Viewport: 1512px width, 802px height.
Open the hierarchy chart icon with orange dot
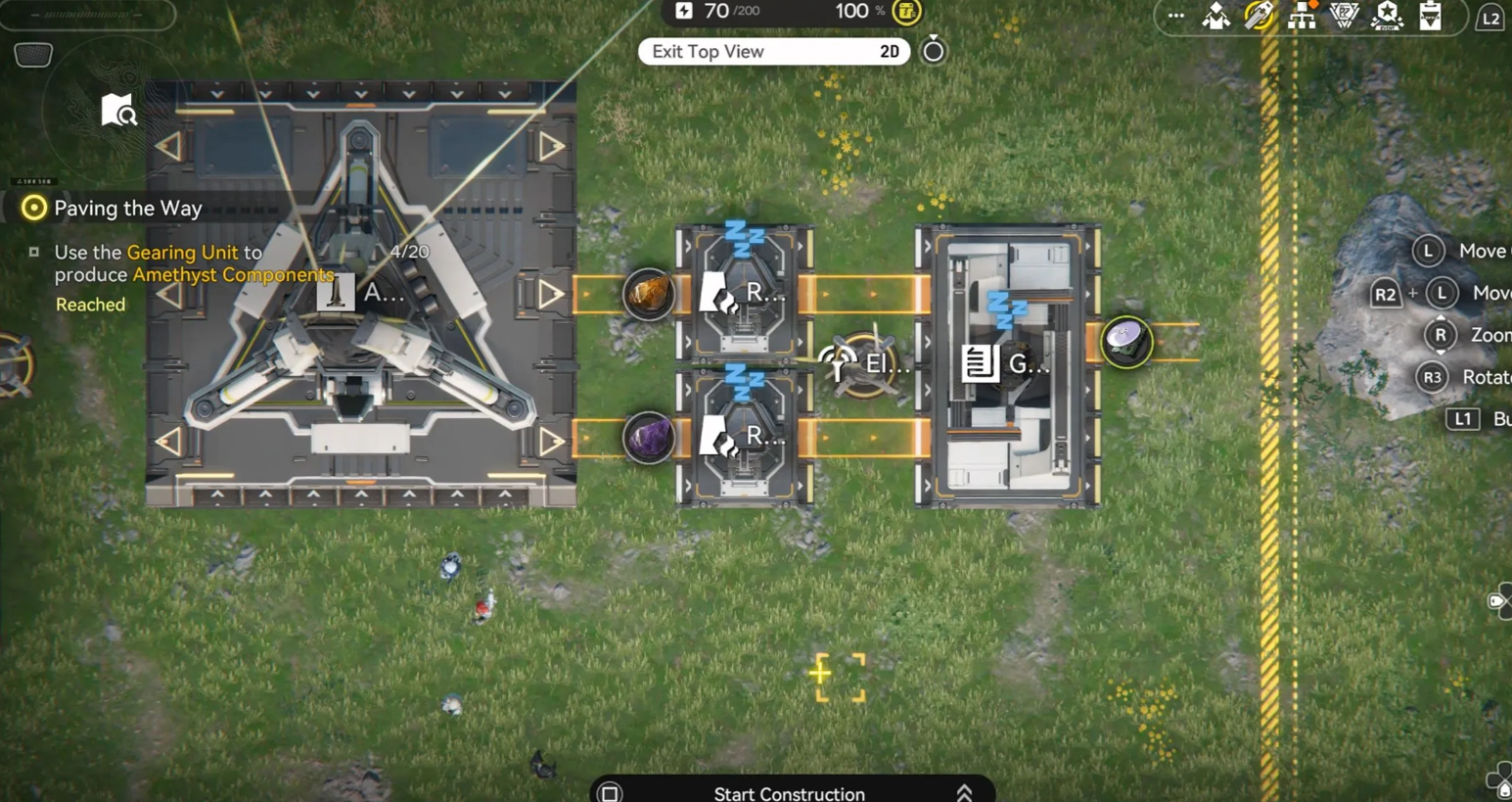click(1302, 16)
